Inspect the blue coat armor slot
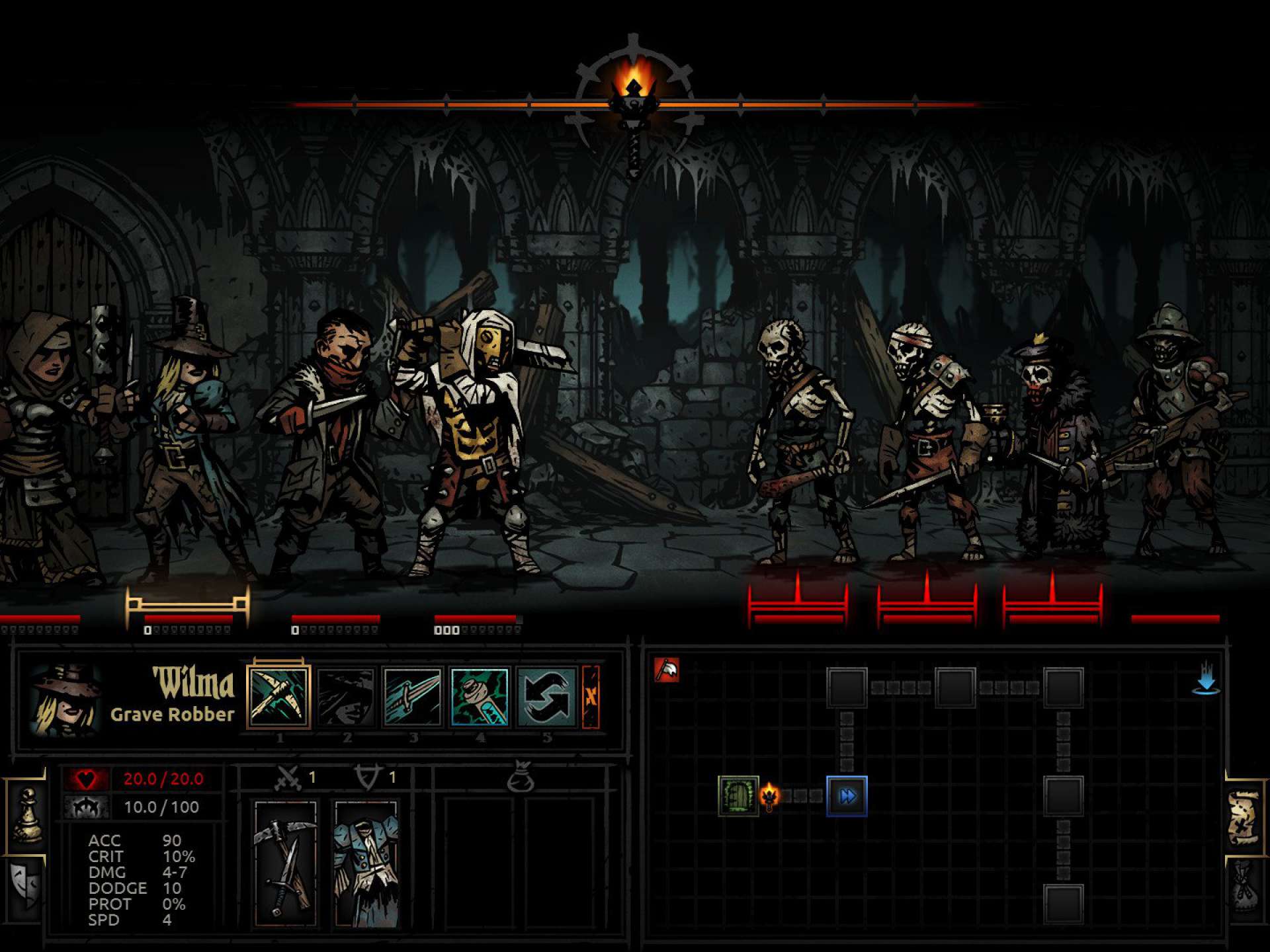 366,862
